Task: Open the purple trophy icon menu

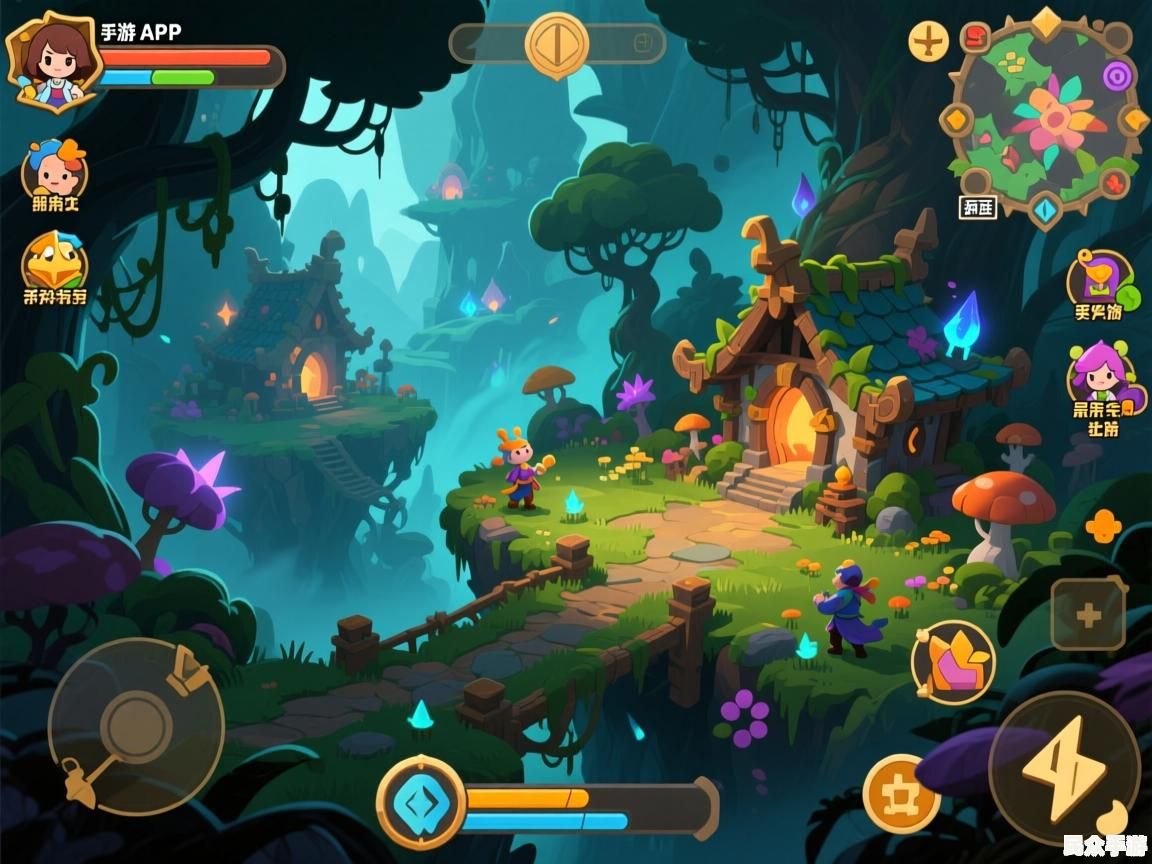Action: pos(1099,278)
